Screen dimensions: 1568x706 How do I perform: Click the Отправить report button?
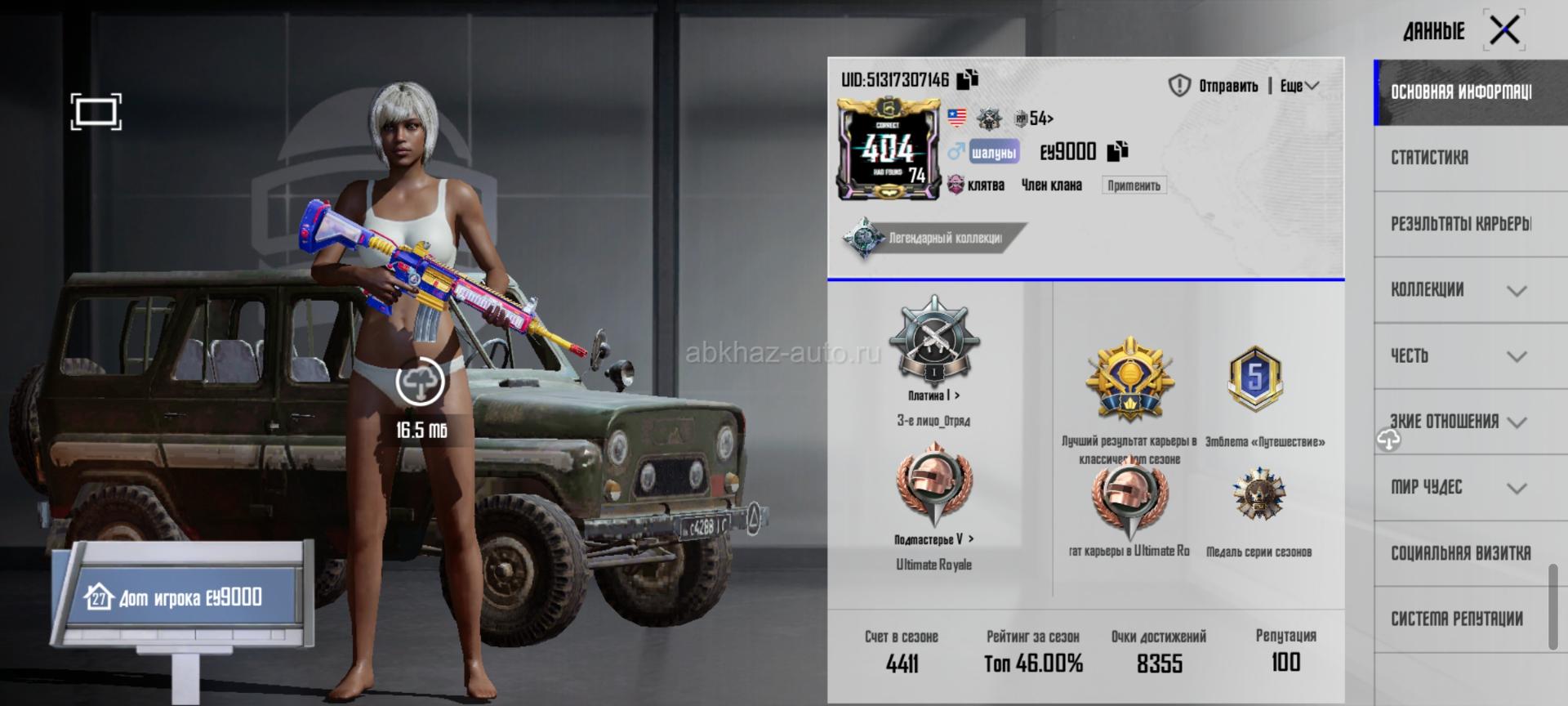1214,86
